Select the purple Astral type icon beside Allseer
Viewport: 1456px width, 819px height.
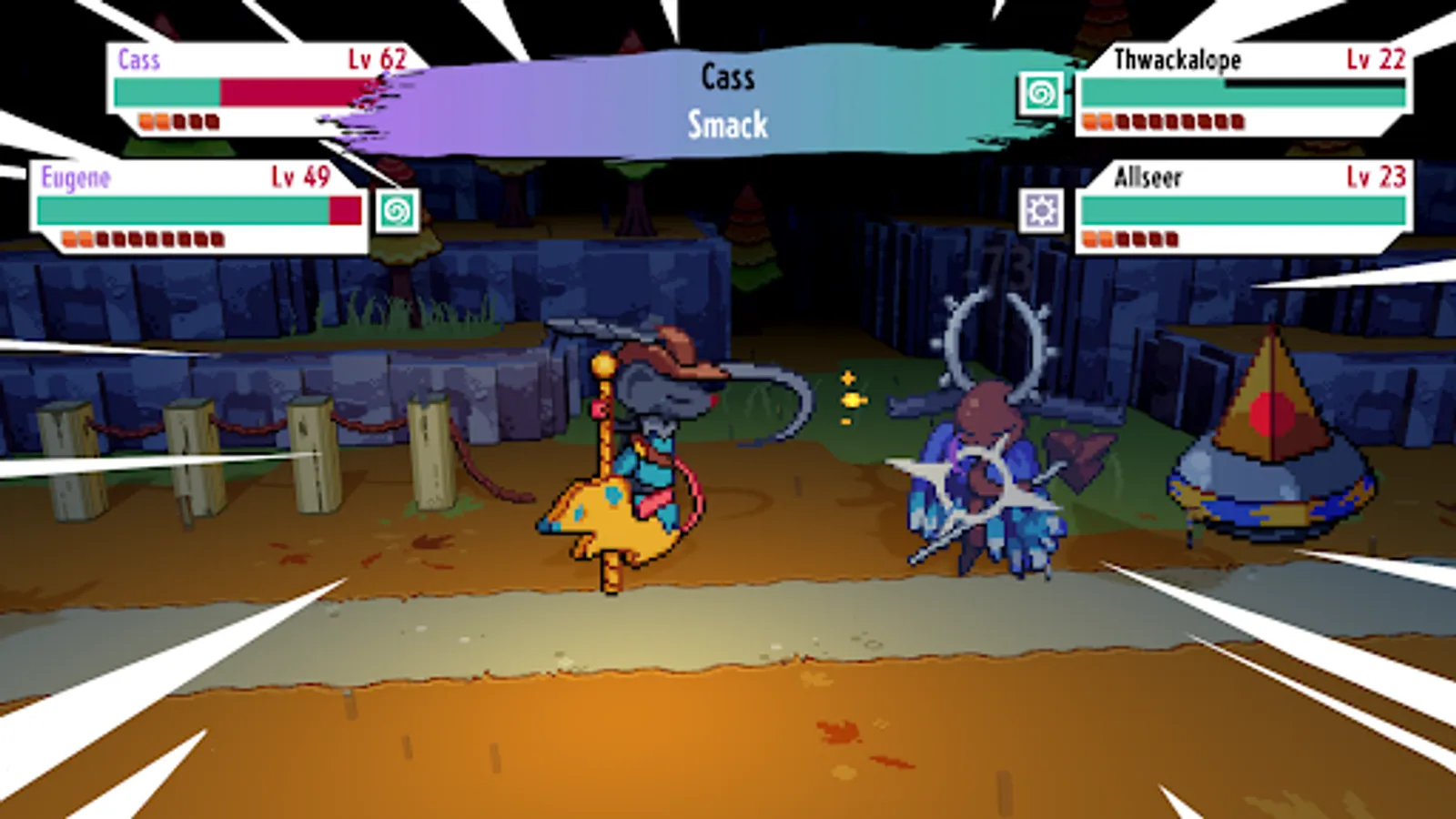coord(1043,210)
